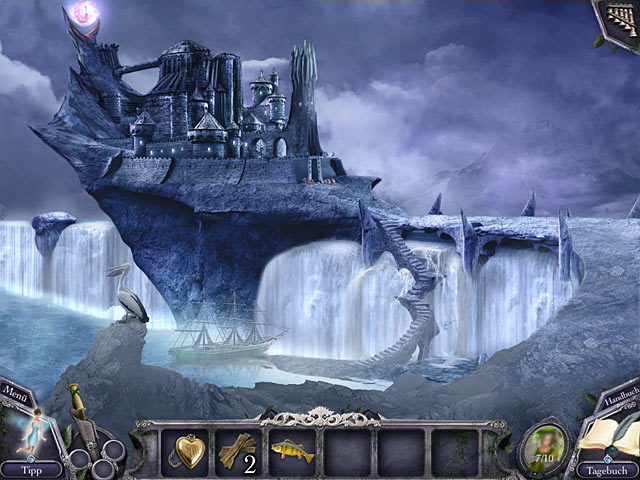This screenshot has height=480, width=640.
Task: Open the pan flute panel icon
Action: pyautogui.click(x=619, y=20)
